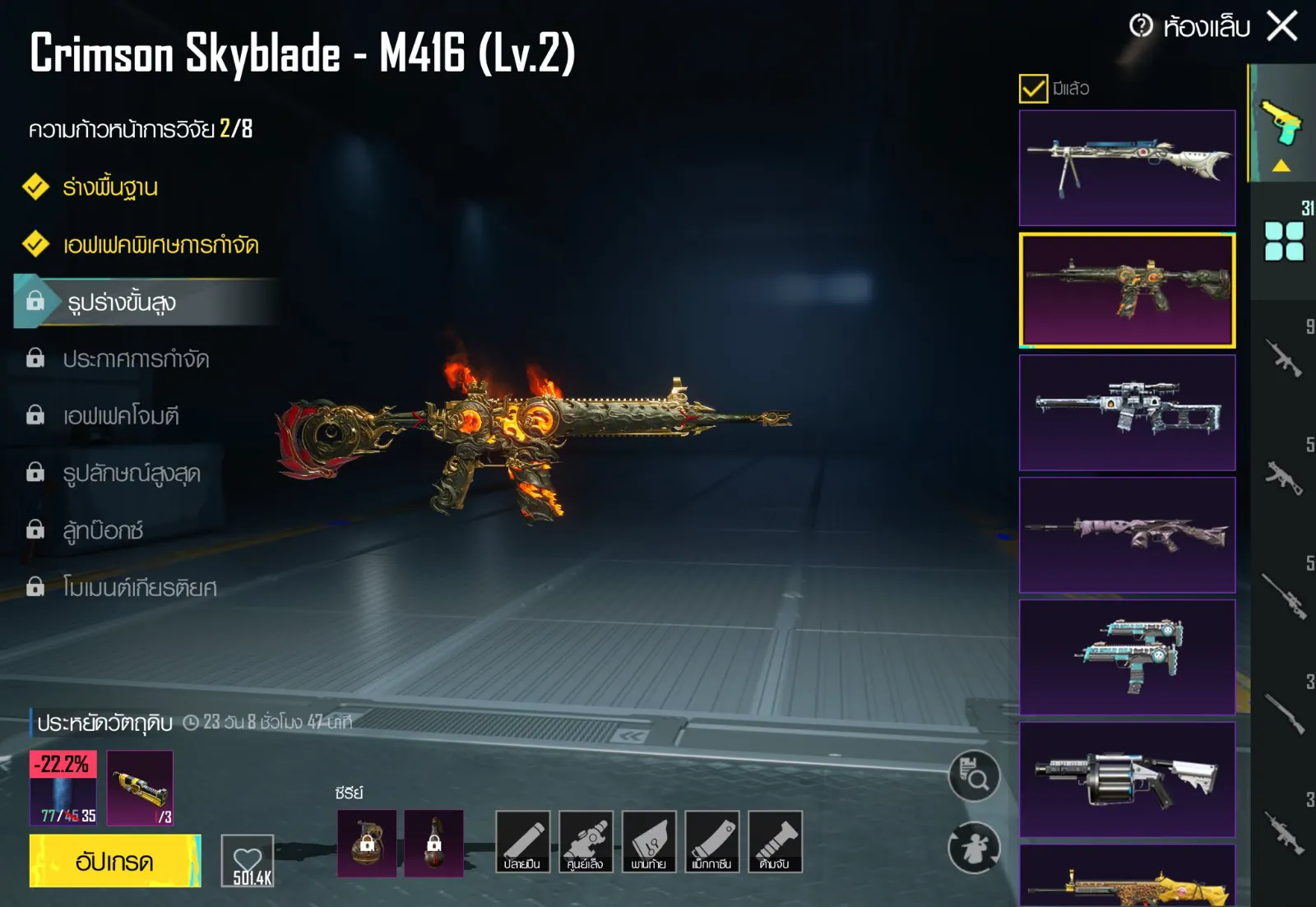This screenshot has width=1316, height=907.
Task: Select the locked grenade series skin slot
Action: tap(367, 843)
